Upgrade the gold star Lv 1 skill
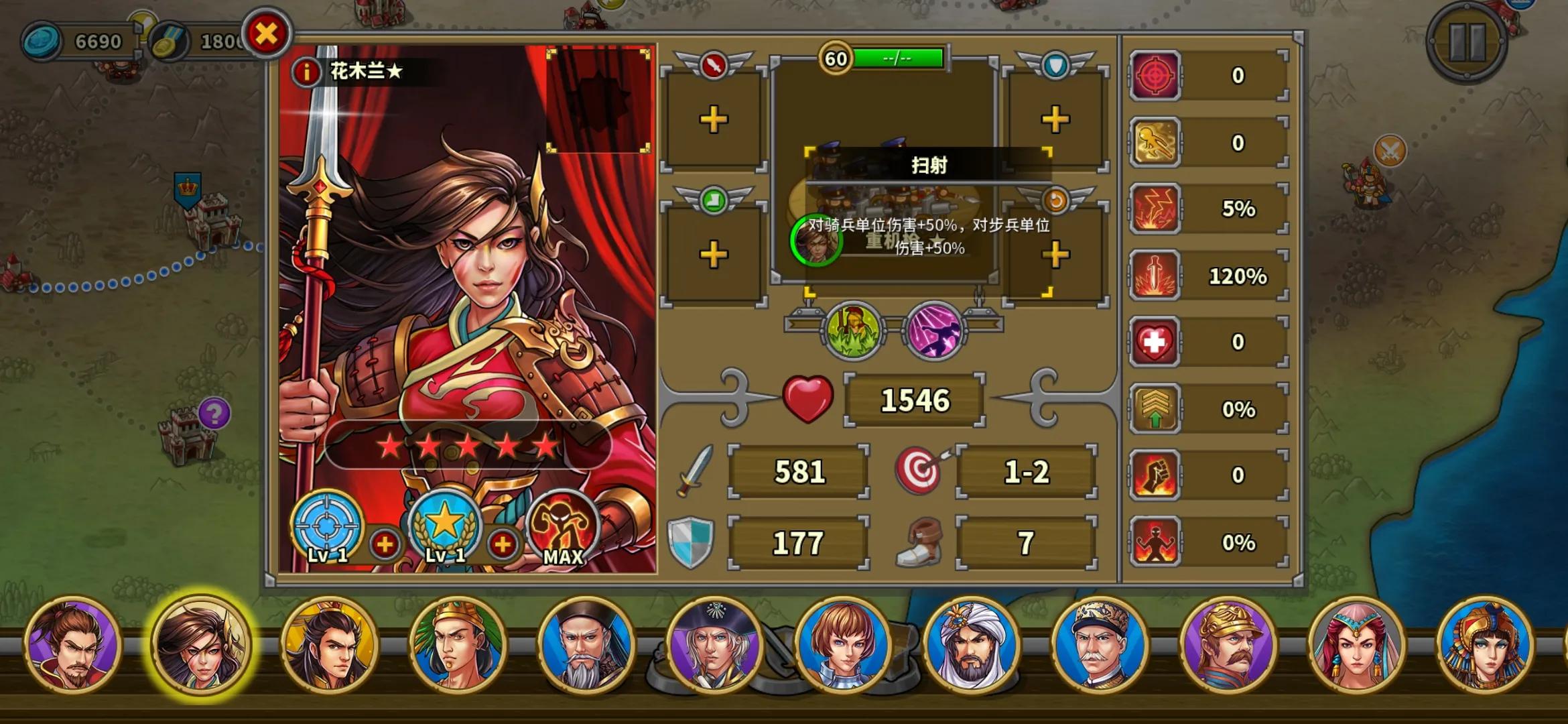This screenshot has width=1568, height=724. (x=503, y=544)
